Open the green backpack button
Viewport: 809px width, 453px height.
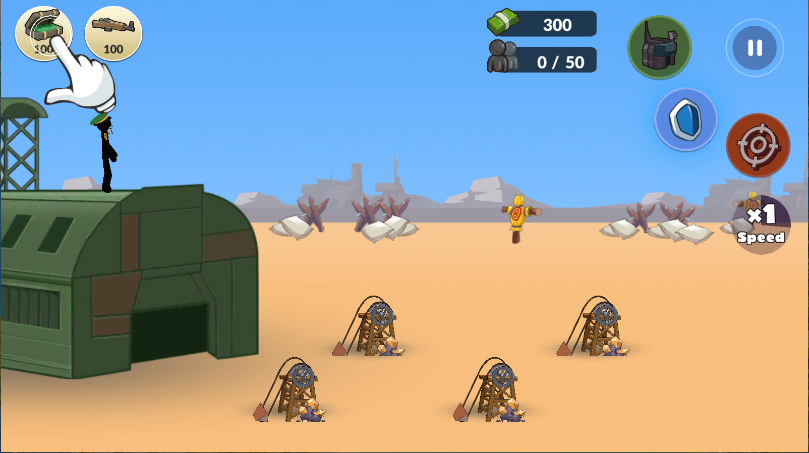coord(659,47)
